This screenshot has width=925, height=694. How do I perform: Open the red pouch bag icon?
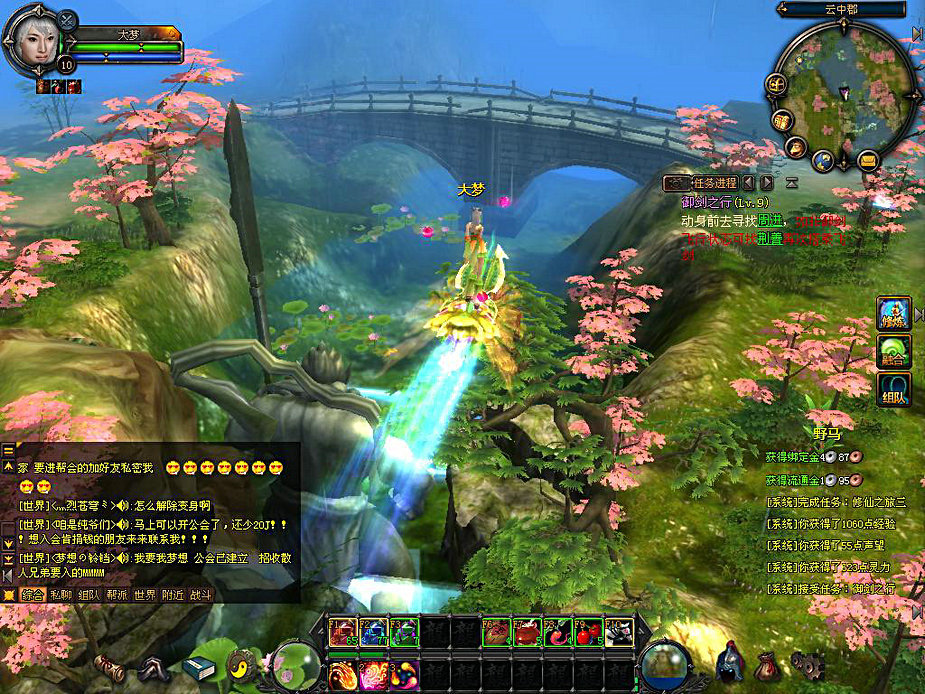click(x=767, y=663)
